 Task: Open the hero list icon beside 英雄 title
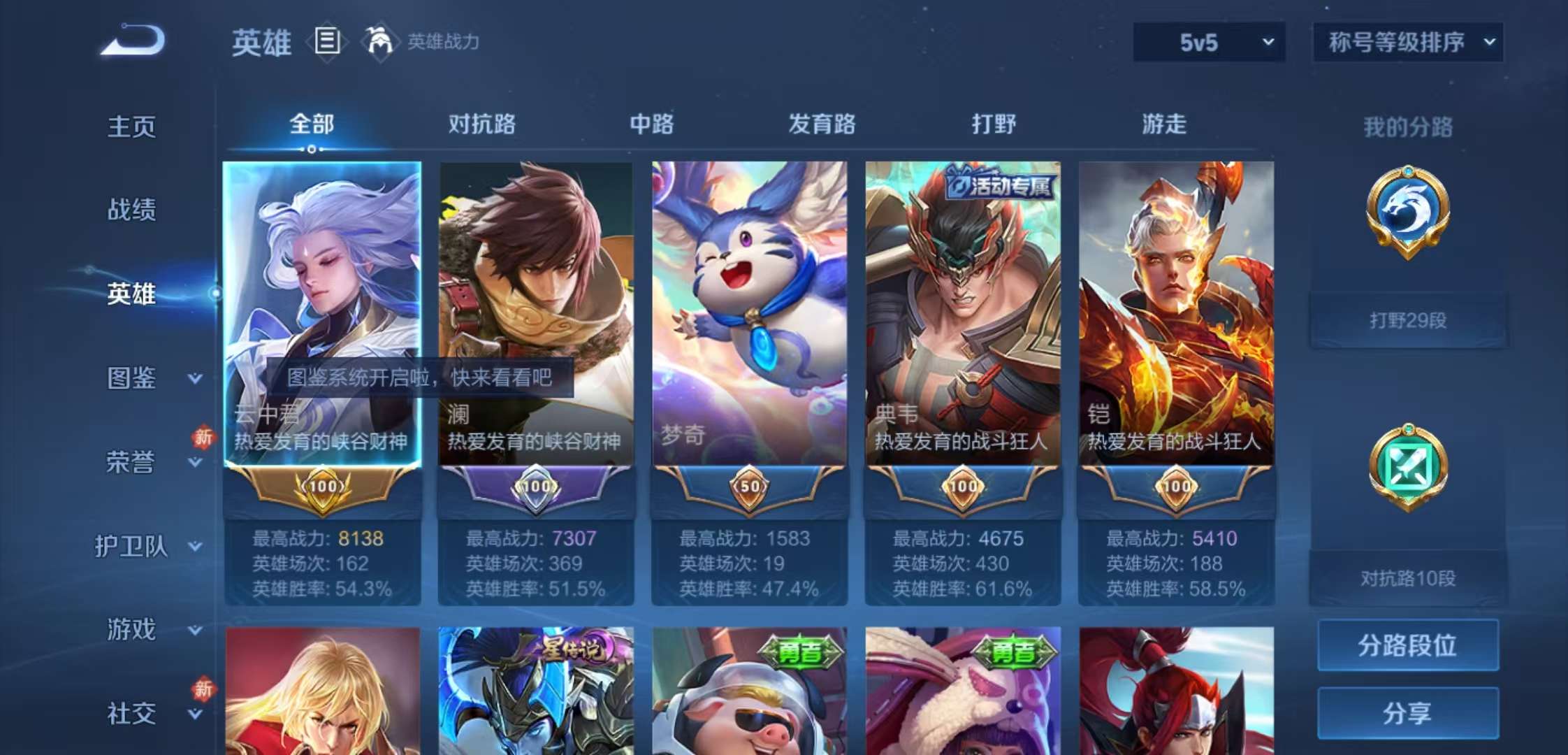(x=328, y=42)
